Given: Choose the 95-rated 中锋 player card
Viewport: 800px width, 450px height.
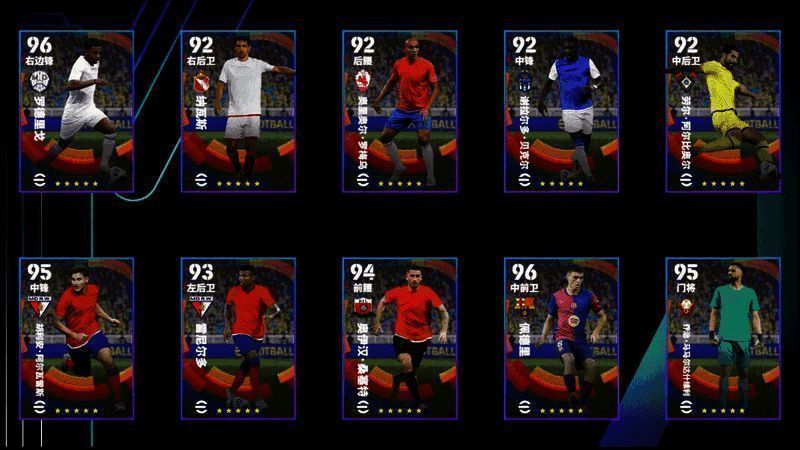Looking at the screenshot, I should pyautogui.click(x=76, y=338).
